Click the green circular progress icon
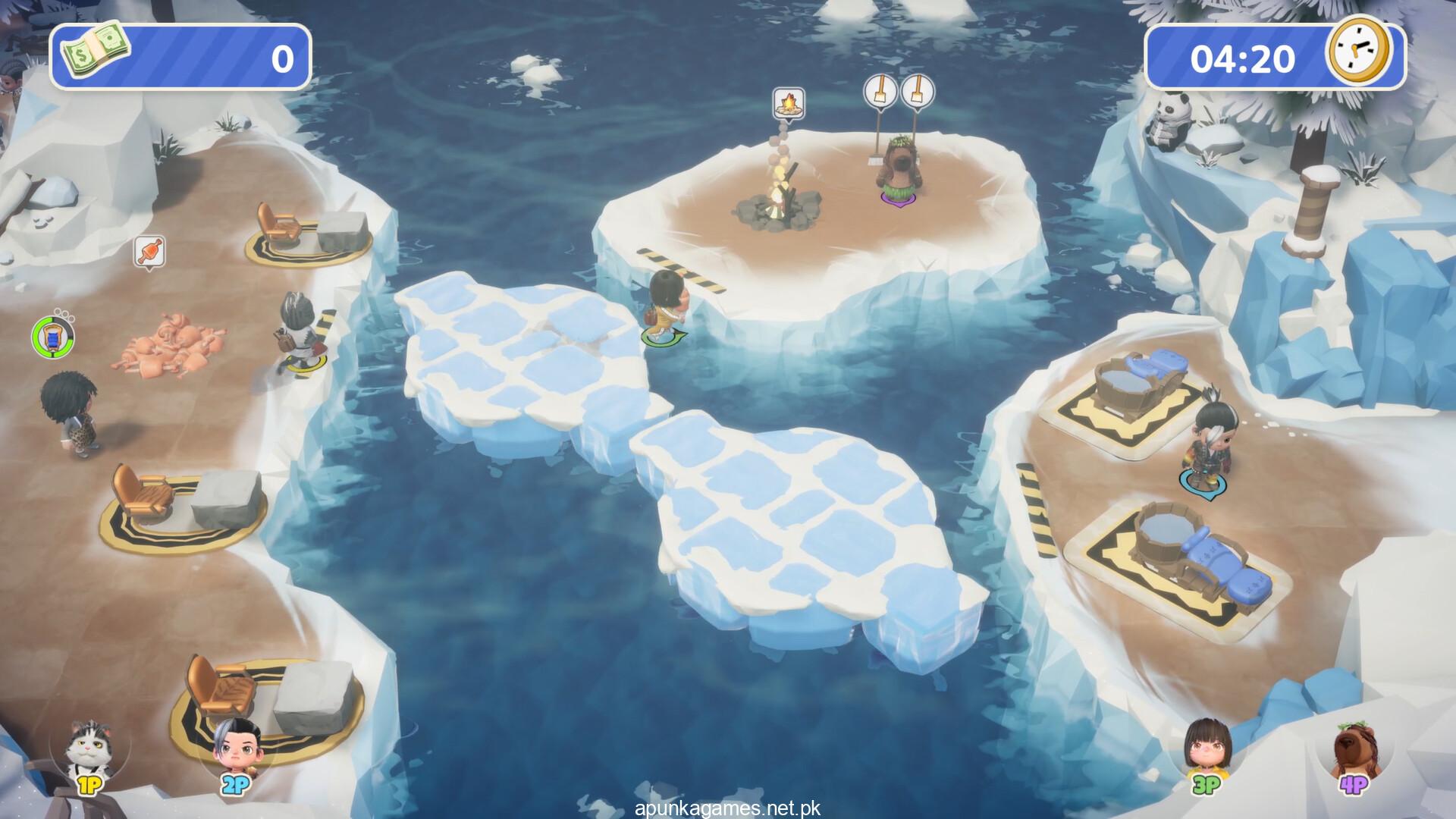Viewport: 1456px width, 819px height. pyautogui.click(x=52, y=336)
